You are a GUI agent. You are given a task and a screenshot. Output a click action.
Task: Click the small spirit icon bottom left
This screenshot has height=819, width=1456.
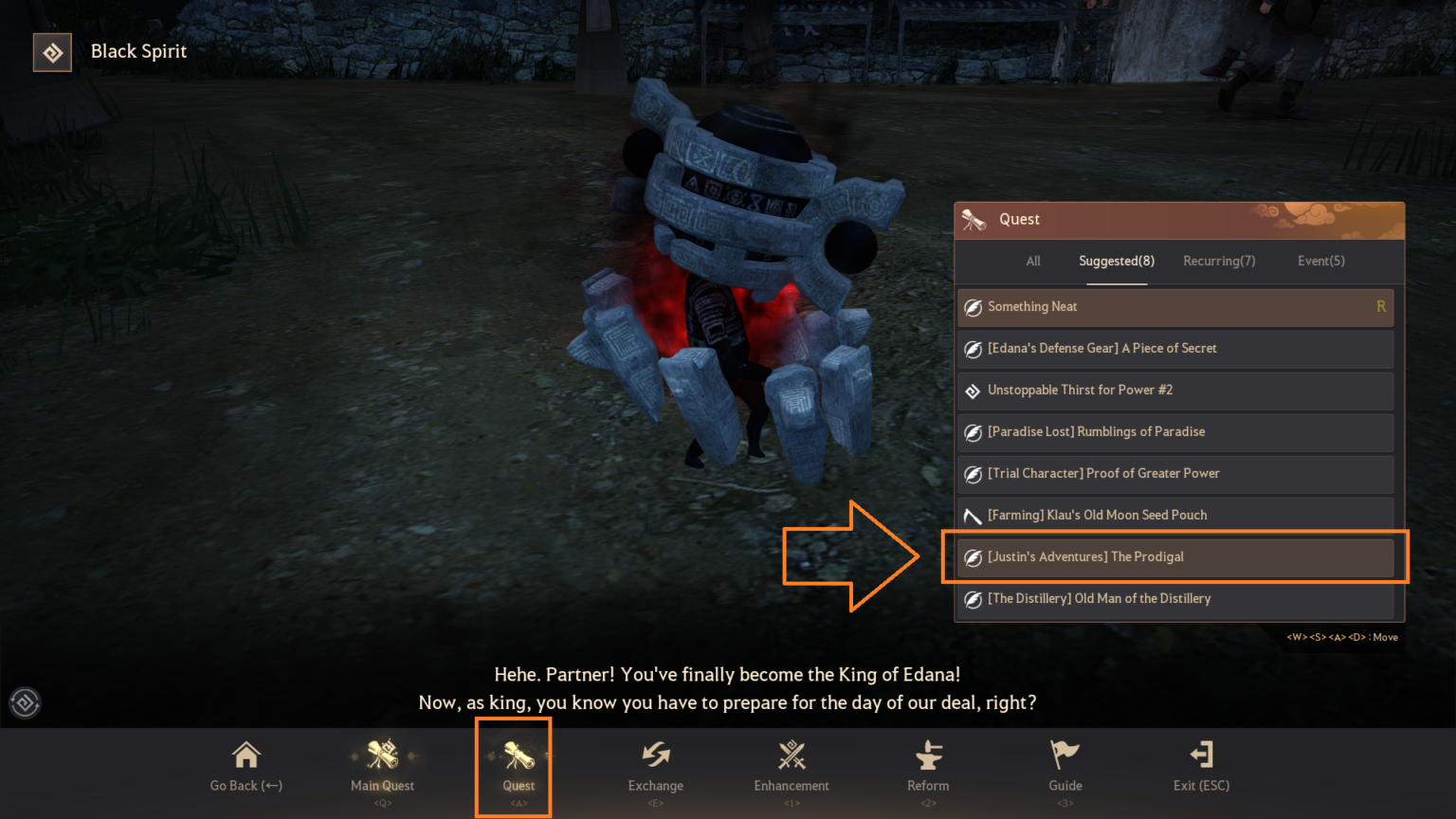point(25,702)
